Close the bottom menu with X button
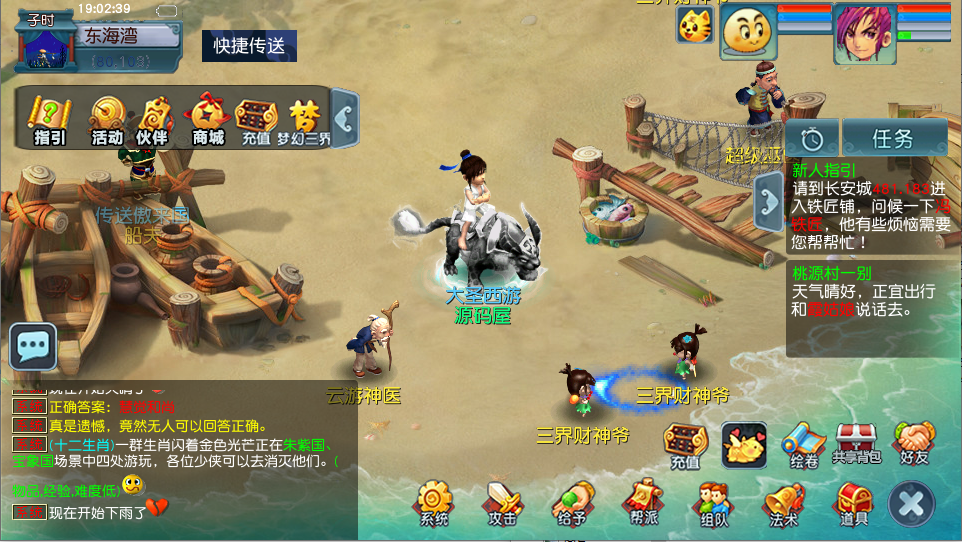This screenshot has height=542, width=962. click(911, 503)
